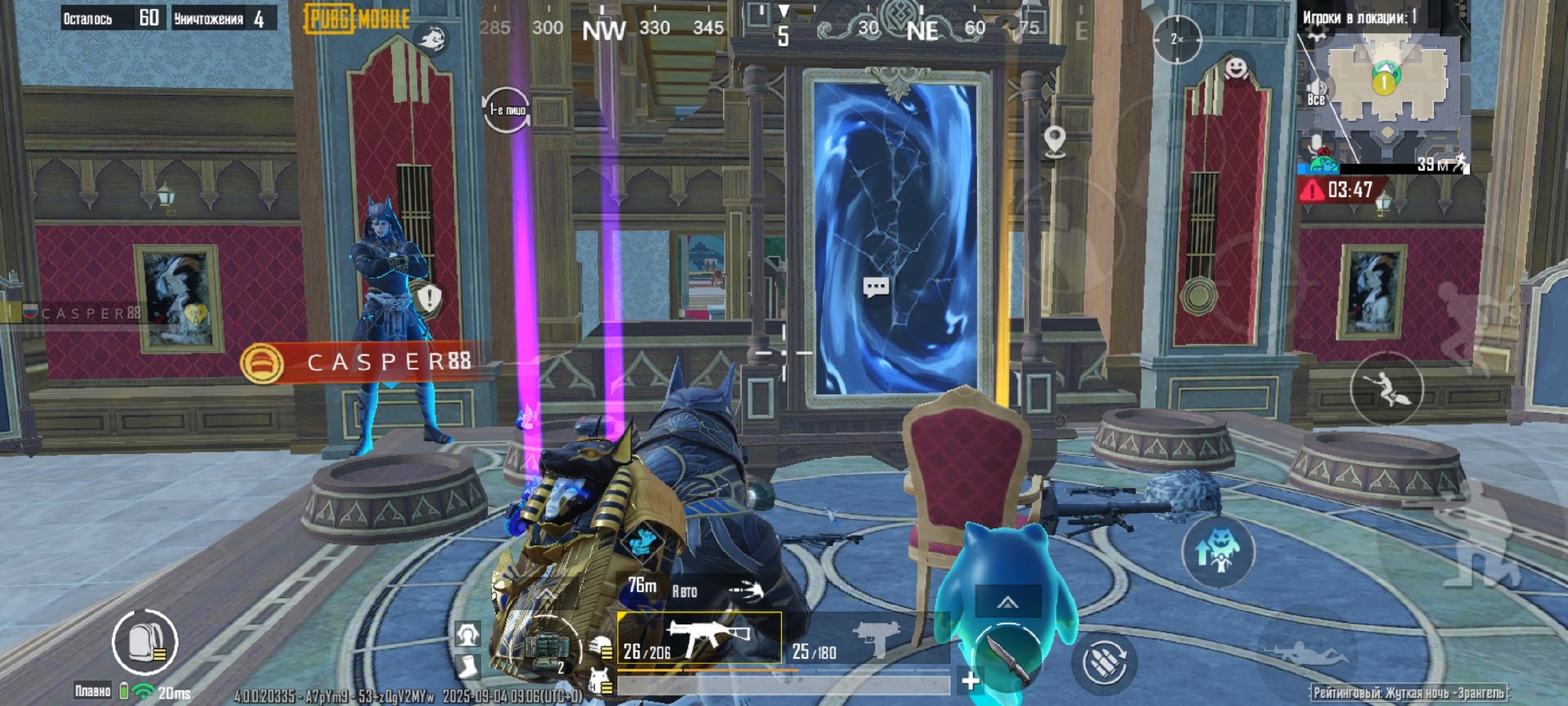Tap the reload ammo button
1568x706 pixels.
[1104, 661]
